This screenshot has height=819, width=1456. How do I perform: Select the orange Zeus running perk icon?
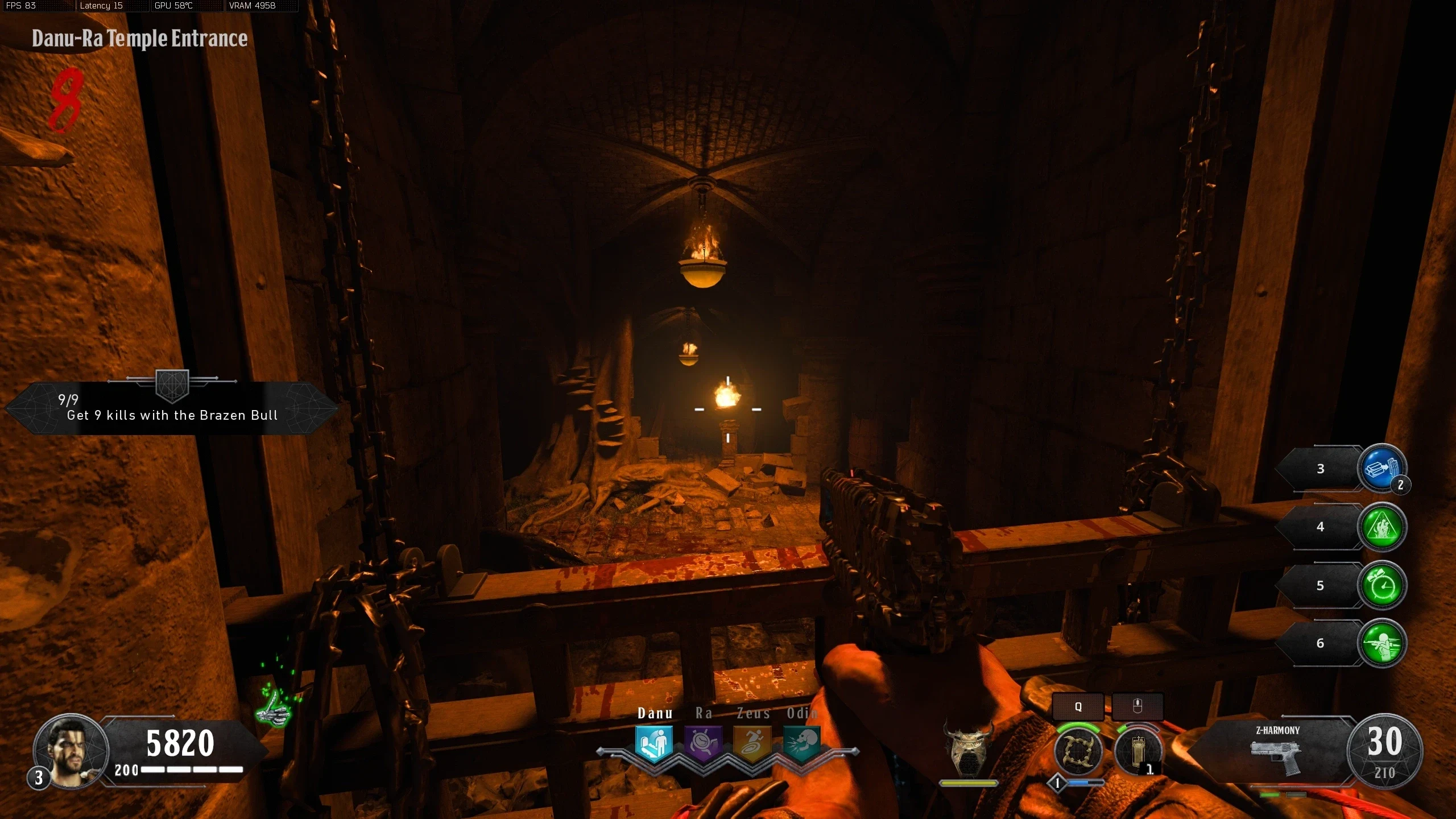pyautogui.click(x=752, y=743)
